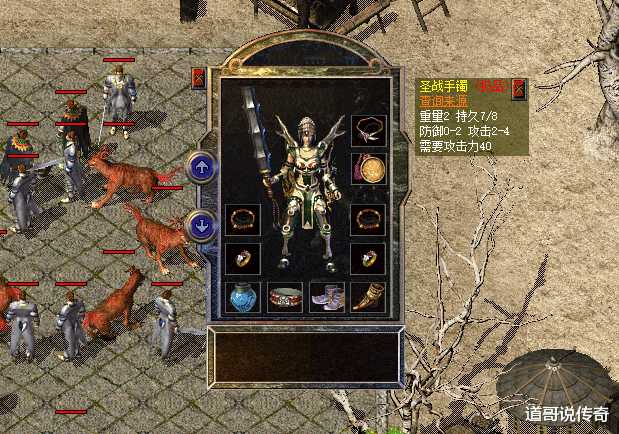Close the 圣战手镯 item tooltip
Screen dimensions: 619x434
pos(519,90)
